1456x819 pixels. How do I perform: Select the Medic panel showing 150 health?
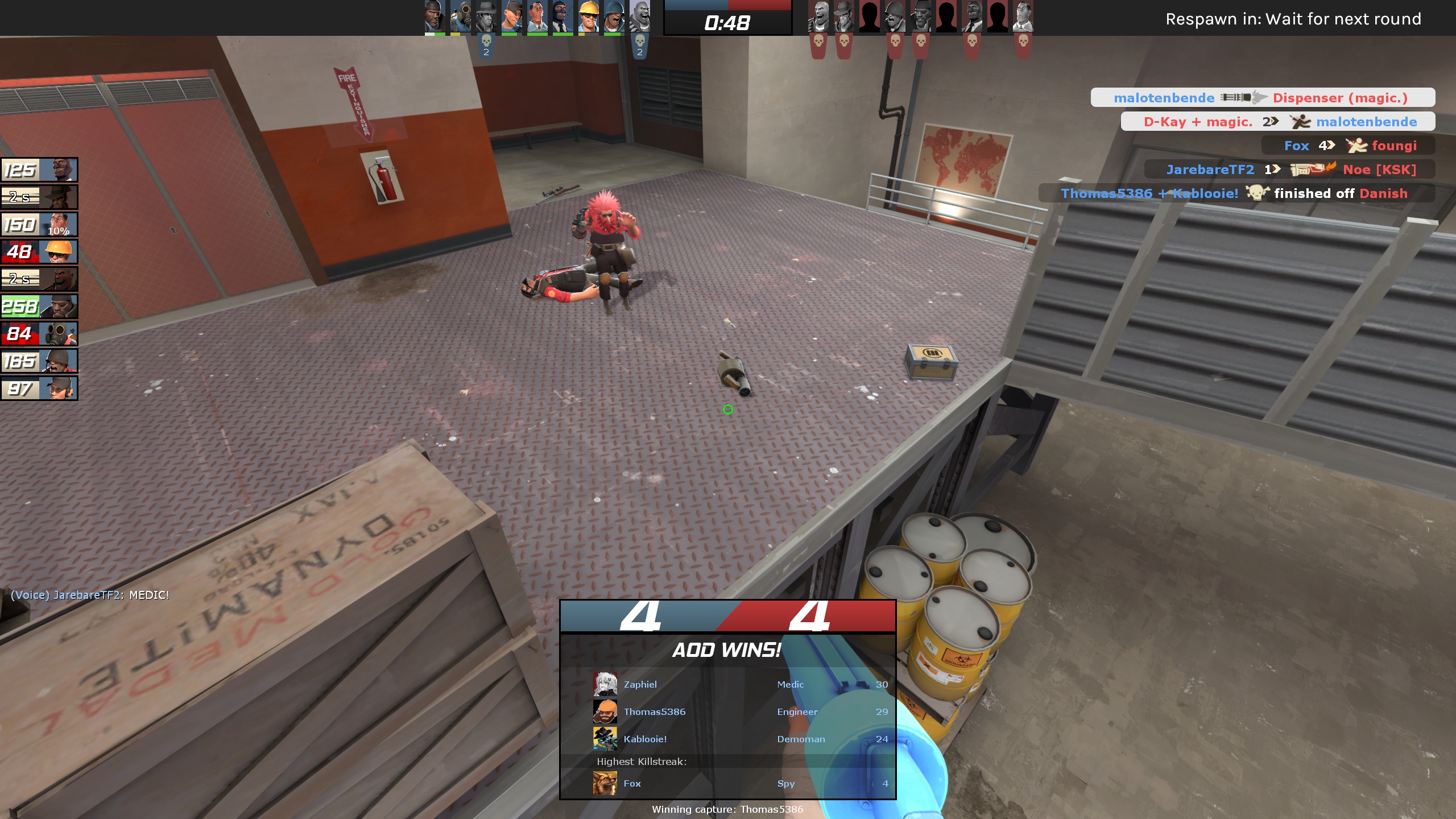coord(39,225)
